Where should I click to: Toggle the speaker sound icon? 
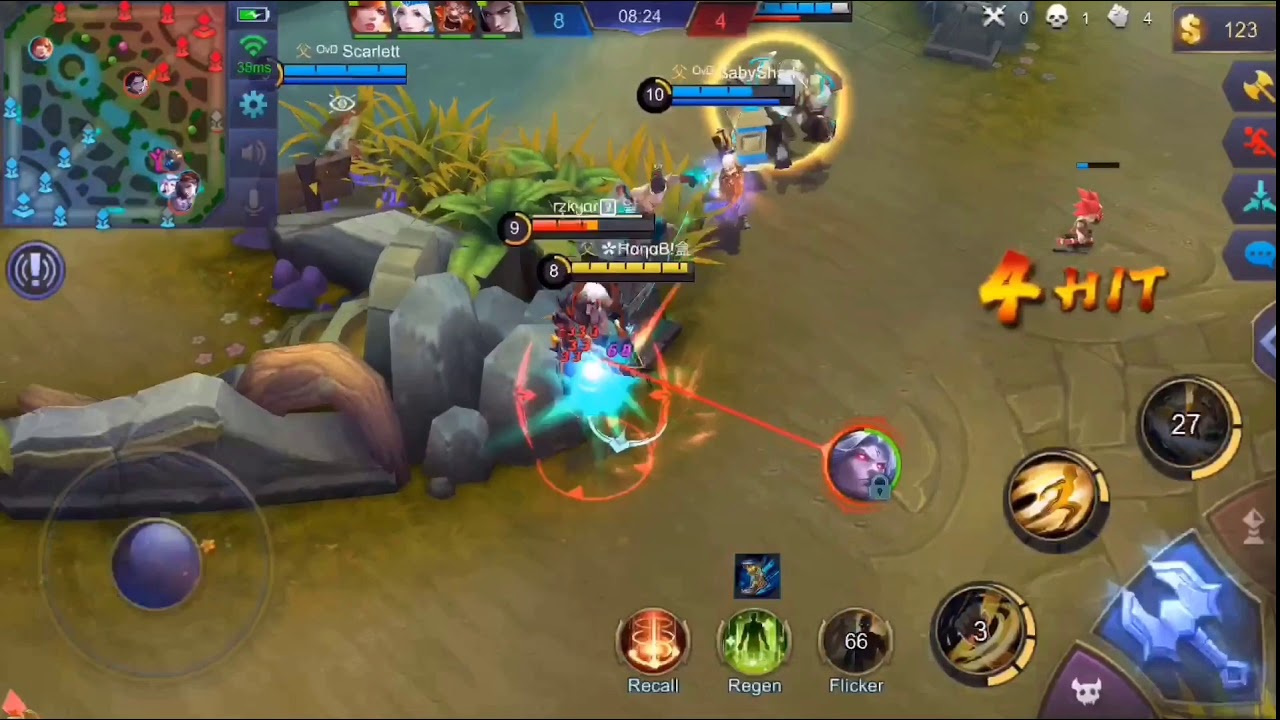coord(253,152)
